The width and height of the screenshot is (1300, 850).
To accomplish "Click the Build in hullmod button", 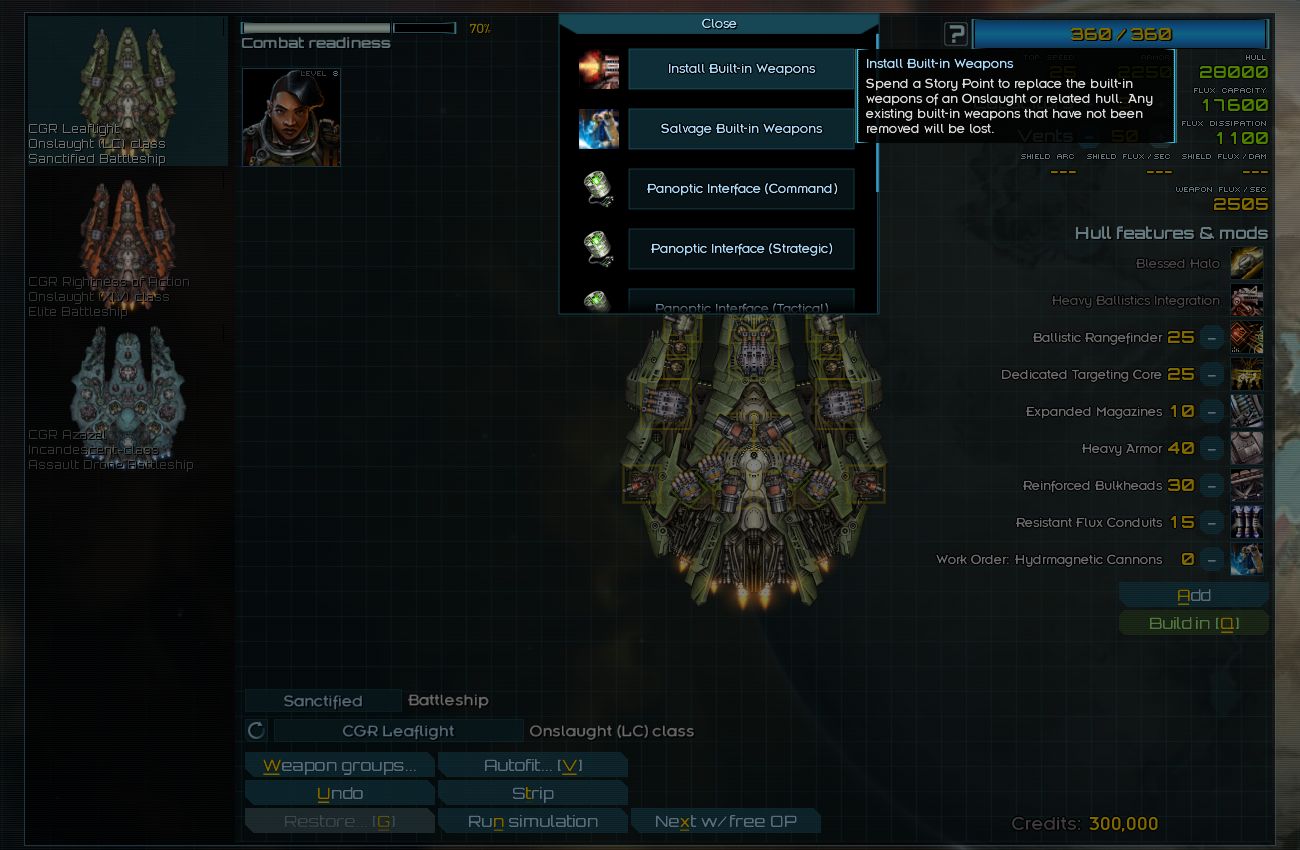I will coord(1193,624).
